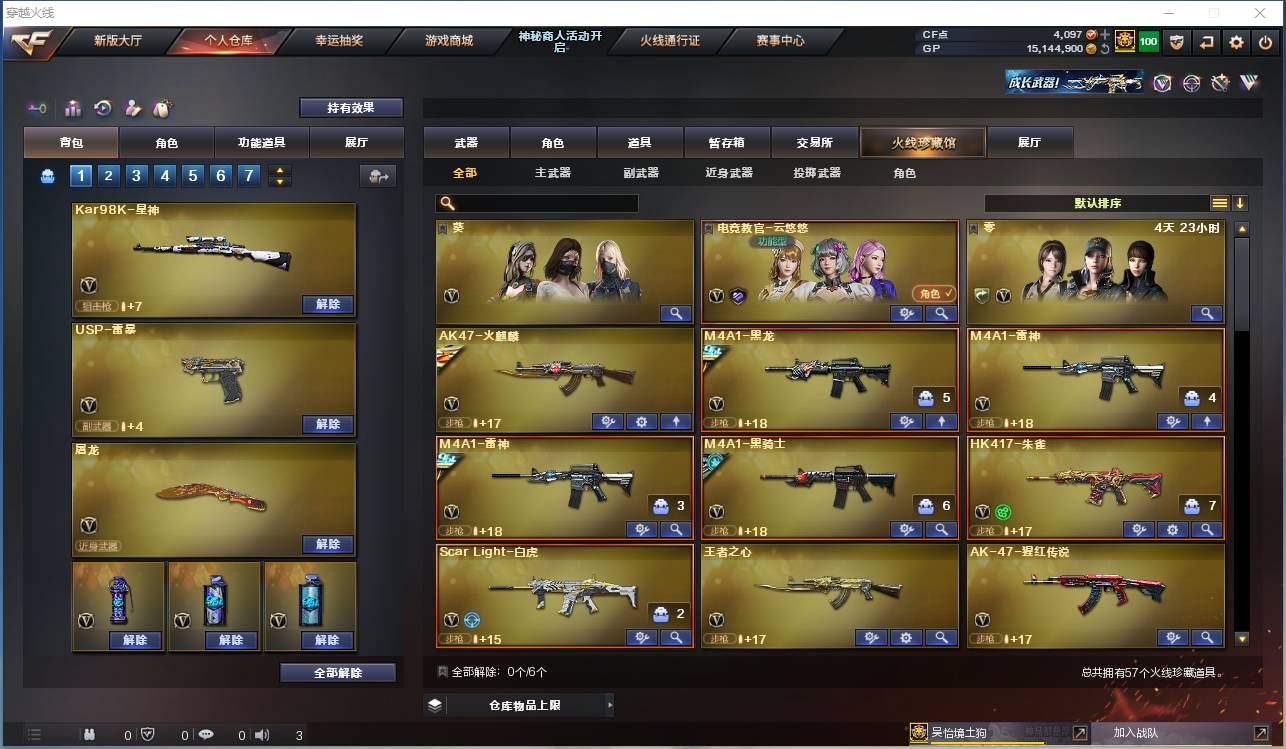Open the settings gear at top right

[x=1236, y=44]
